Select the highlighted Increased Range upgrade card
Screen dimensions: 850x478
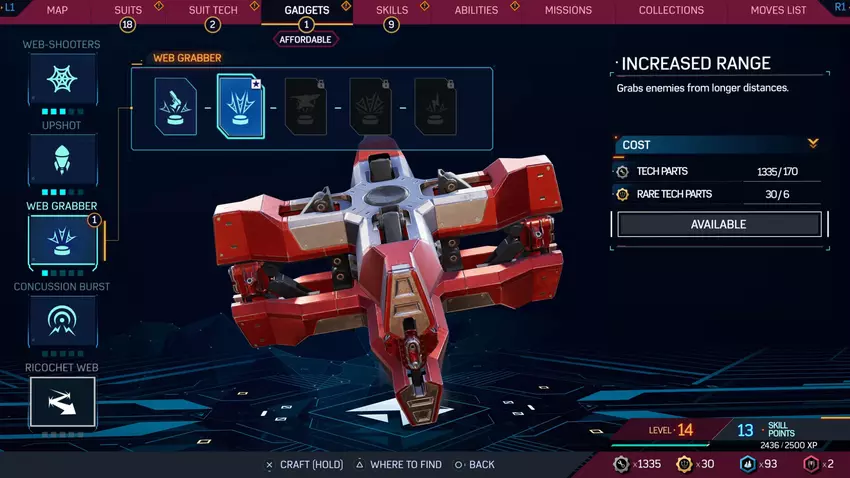click(240, 107)
